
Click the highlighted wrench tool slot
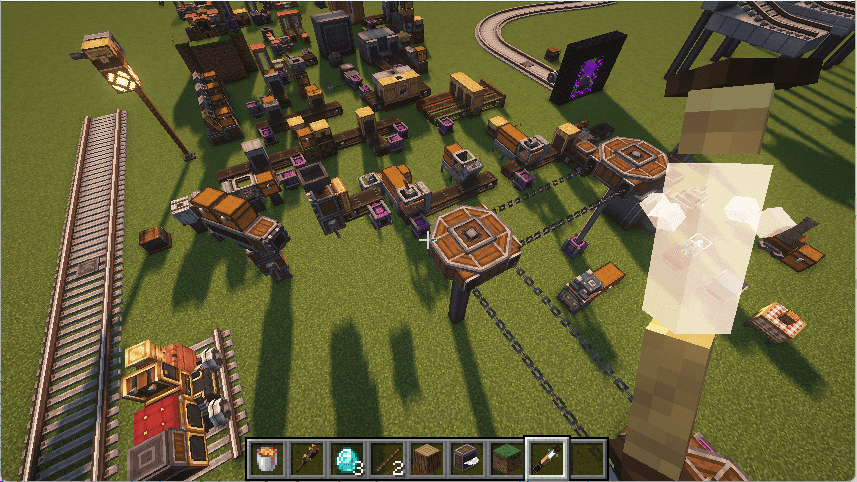point(547,459)
